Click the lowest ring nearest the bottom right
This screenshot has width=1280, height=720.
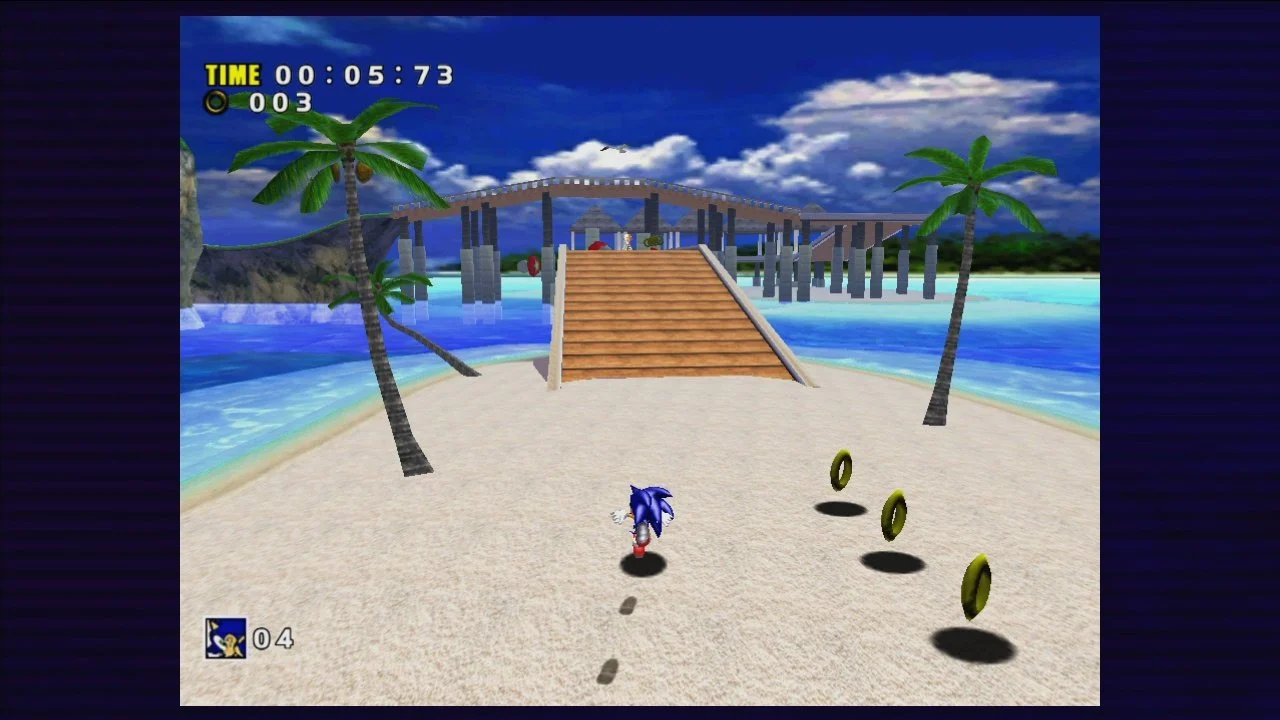point(976,586)
